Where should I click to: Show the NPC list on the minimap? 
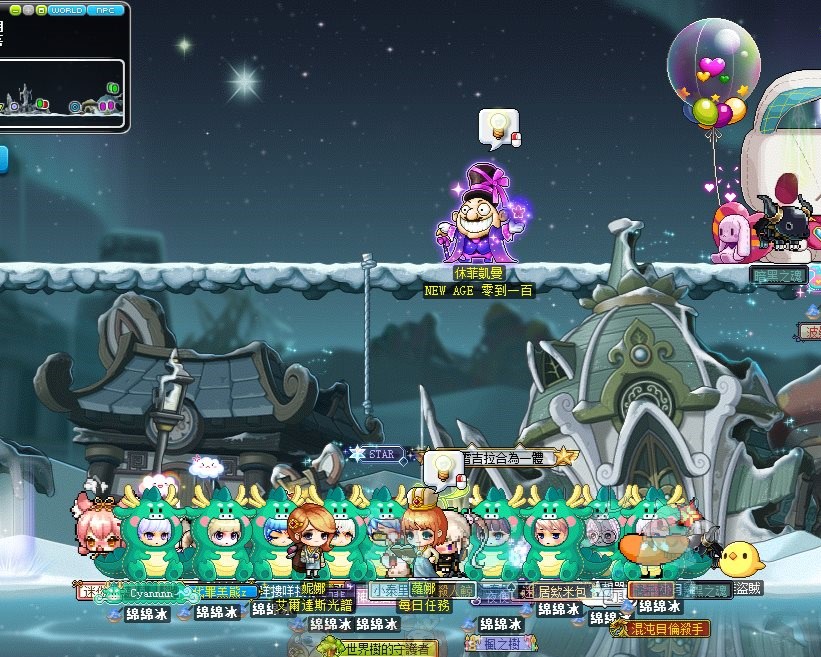(x=105, y=10)
